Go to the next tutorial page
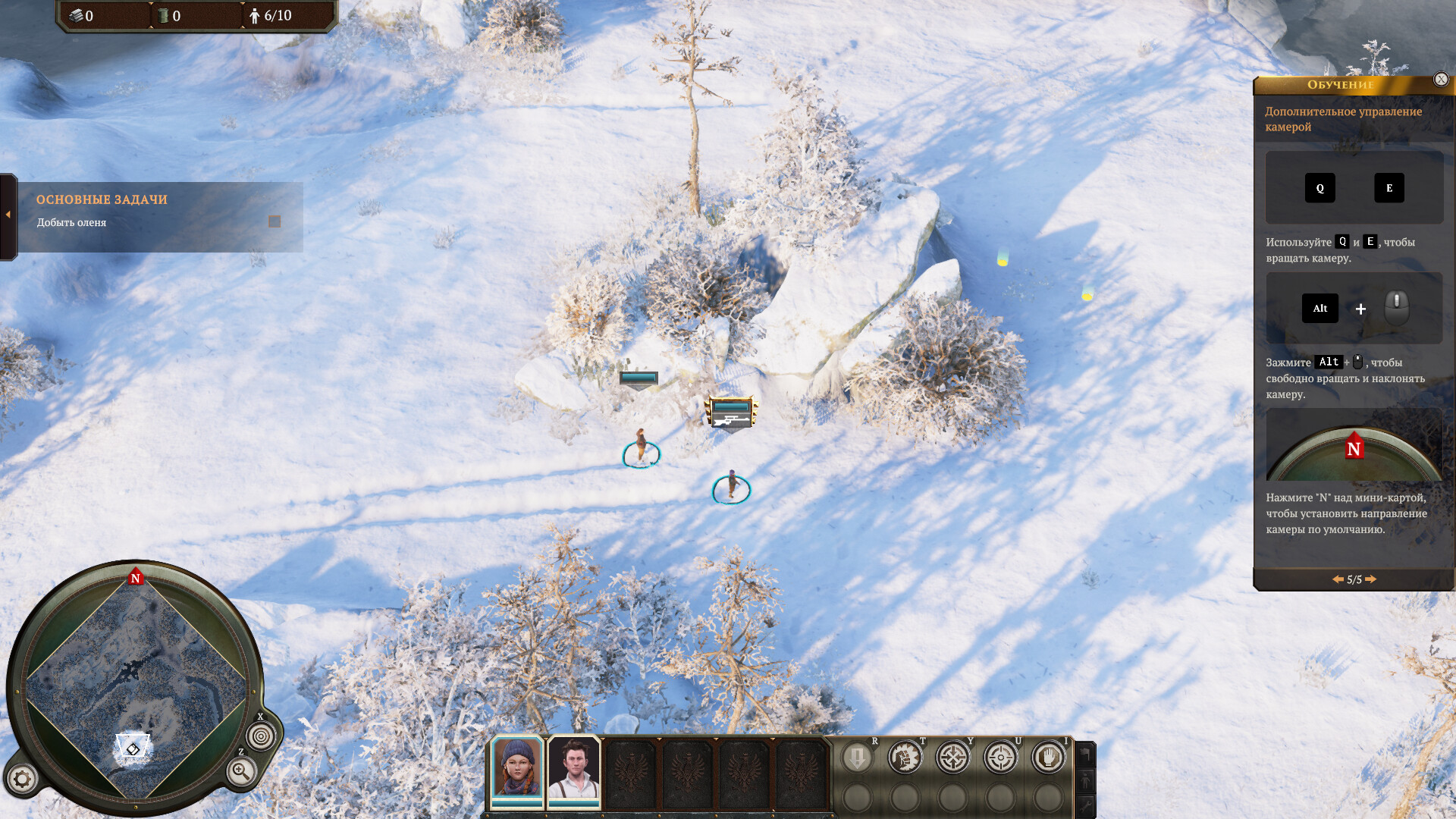Viewport: 1456px width, 819px height. [1371, 579]
